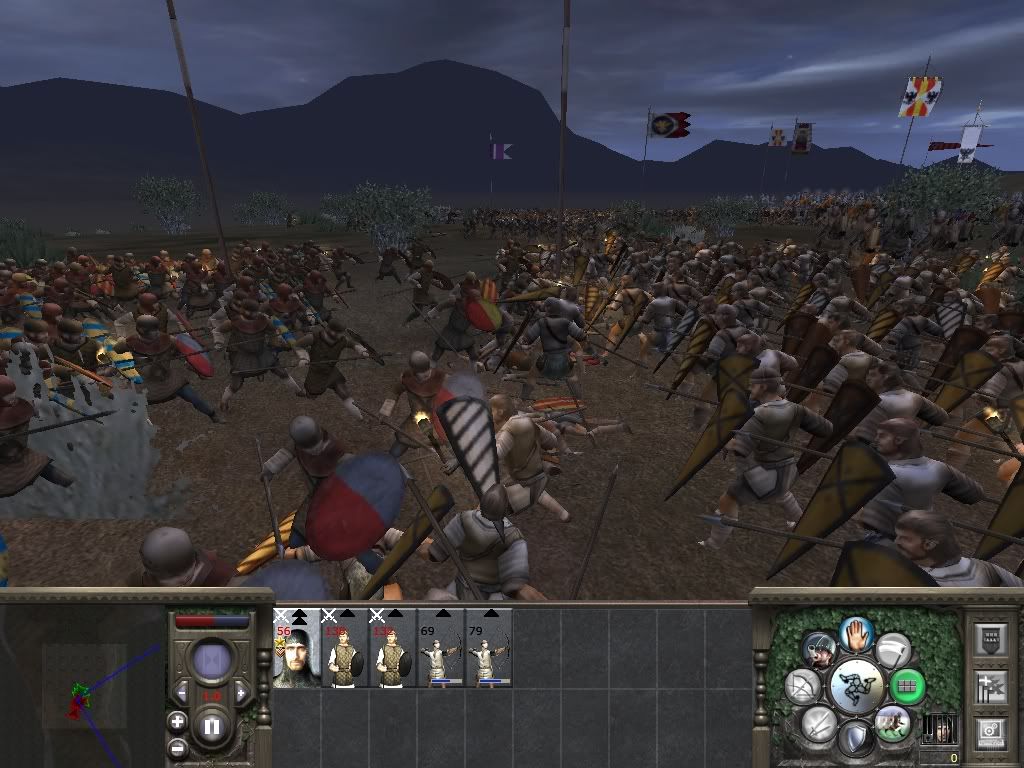Open the group formations shield panel button

tap(989, 640)
